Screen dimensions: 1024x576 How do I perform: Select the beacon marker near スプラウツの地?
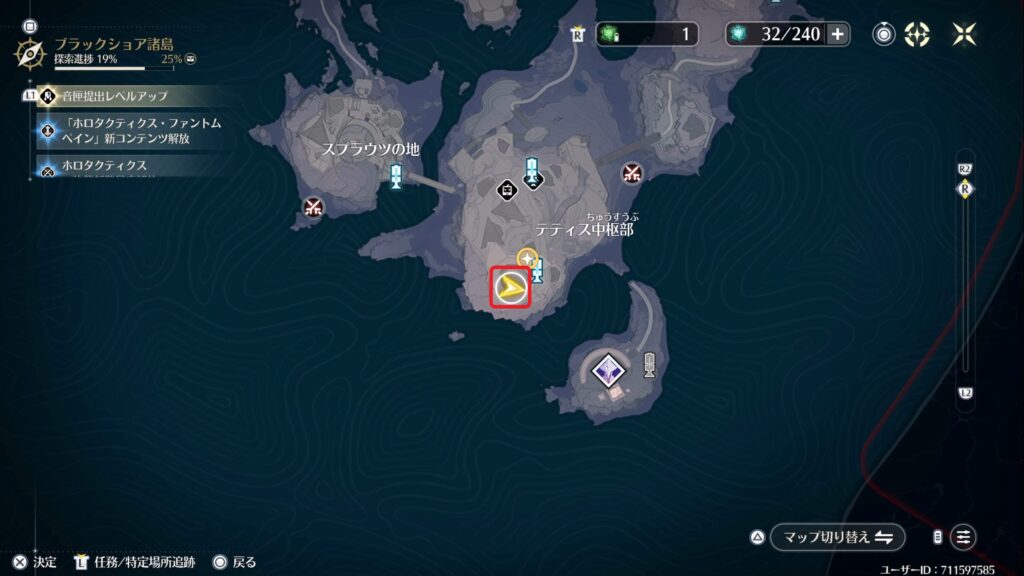pos(397,177)
